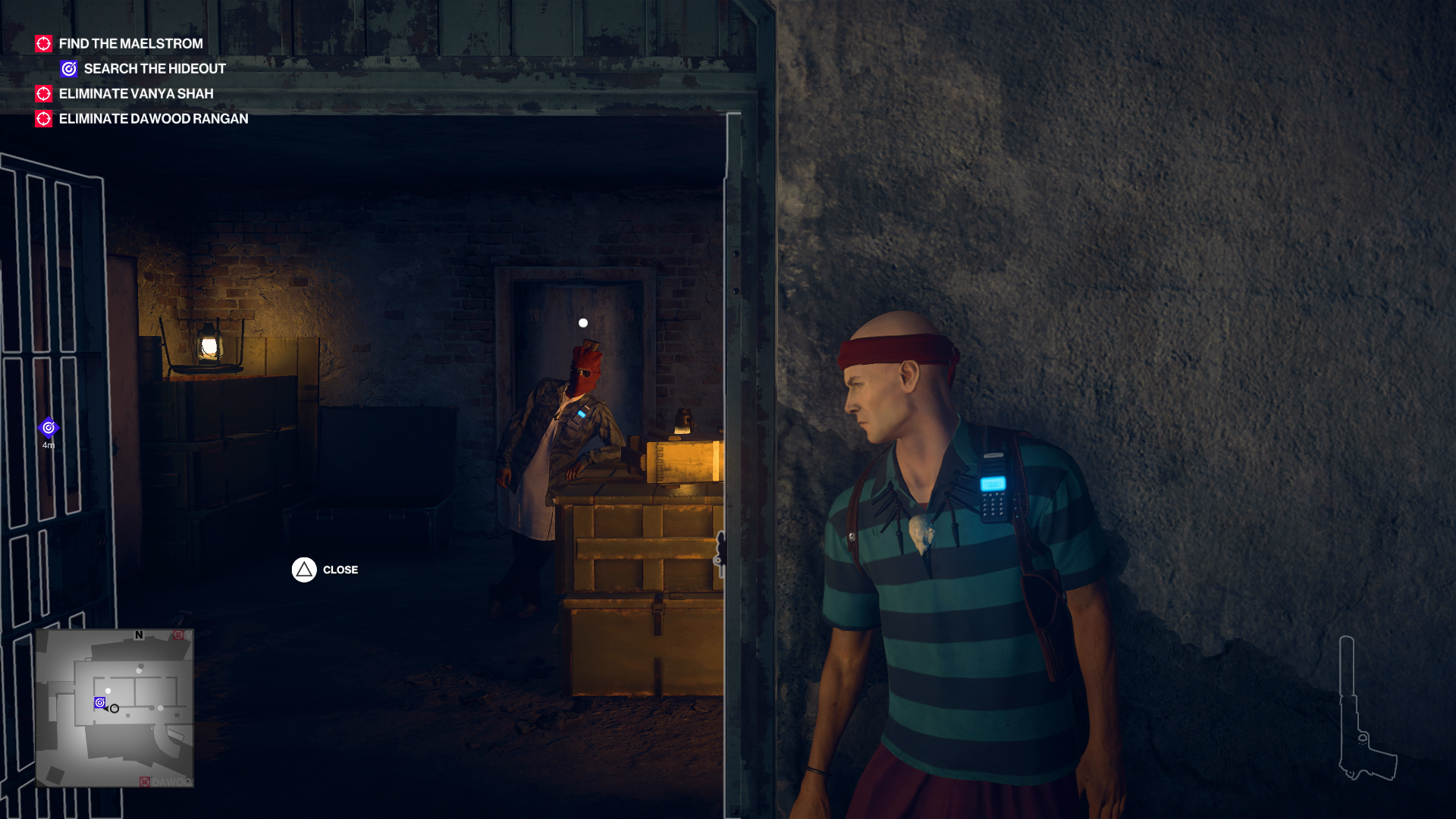
Task: Click the N compass indicator on the minimap
Action: [140, 634]
